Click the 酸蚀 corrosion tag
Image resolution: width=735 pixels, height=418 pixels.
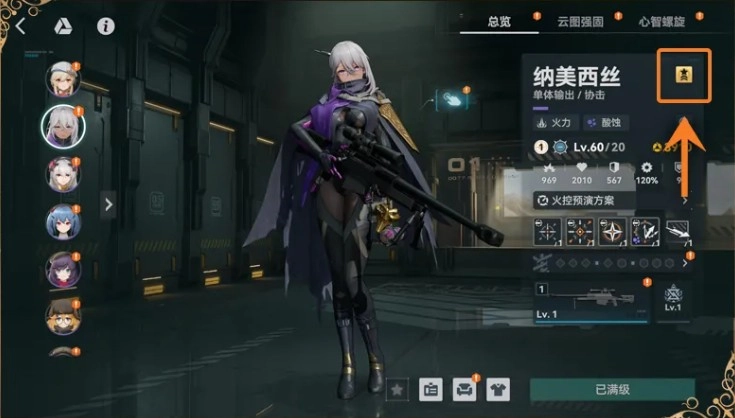(602, 123)
